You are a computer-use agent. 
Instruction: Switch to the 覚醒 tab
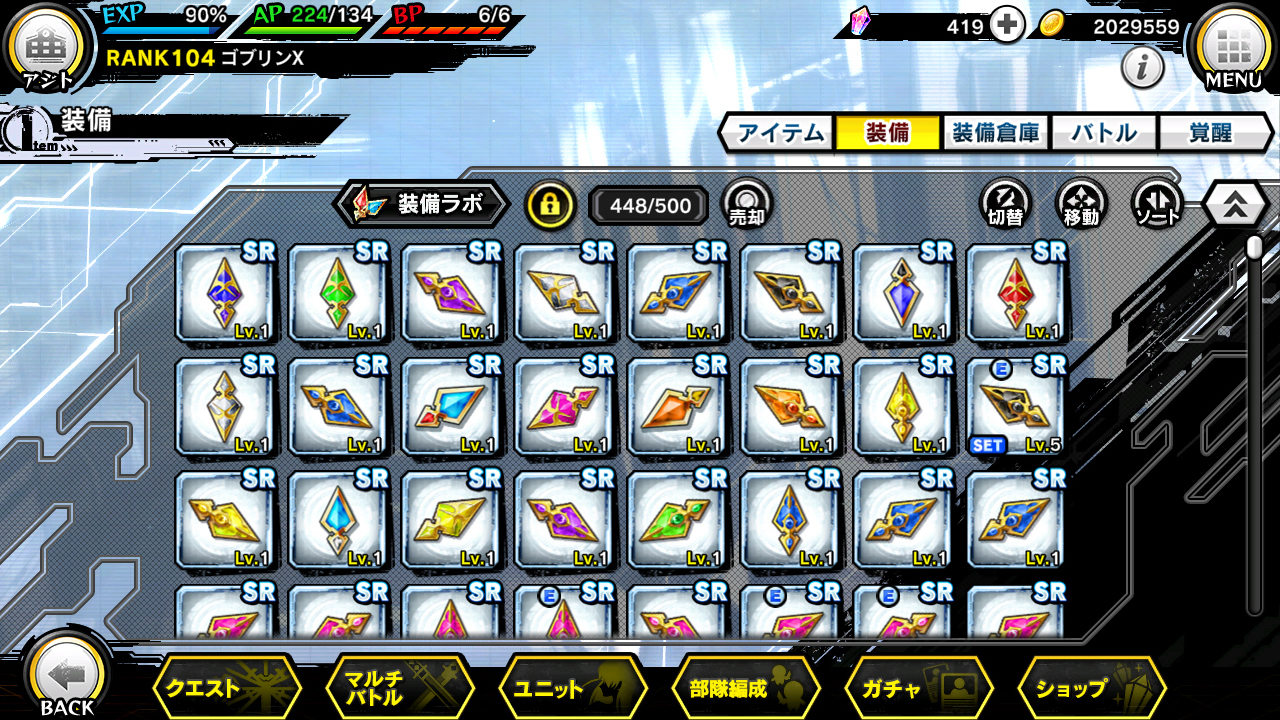click(x=1210, y=133)
